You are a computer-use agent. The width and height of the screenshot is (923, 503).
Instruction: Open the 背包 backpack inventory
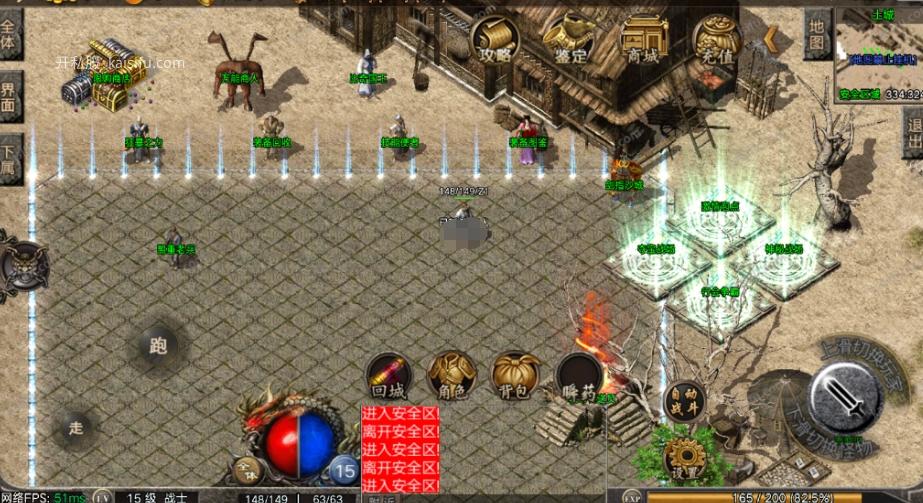[x=515, y=376]
